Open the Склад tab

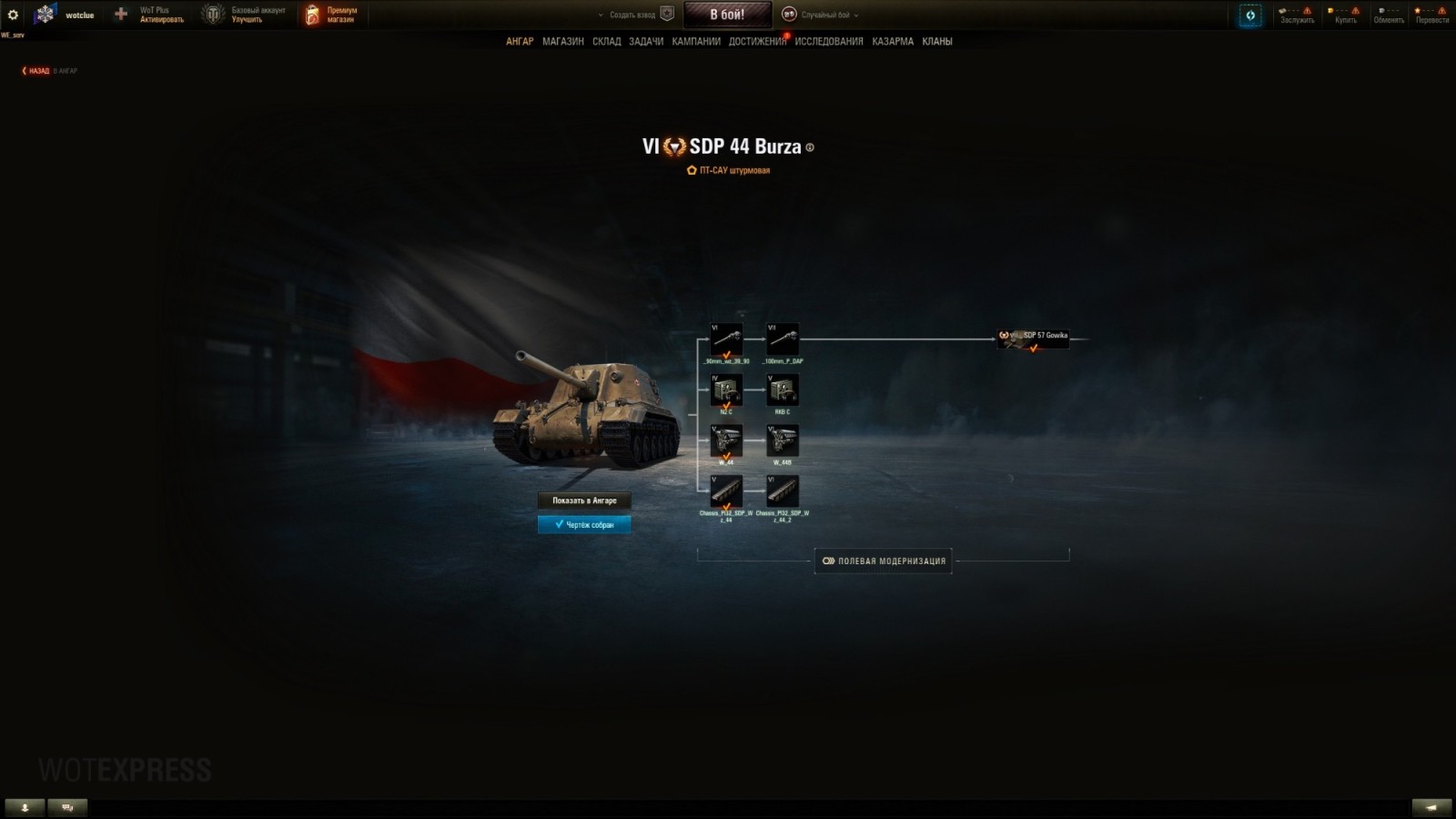tap(606, 42)
